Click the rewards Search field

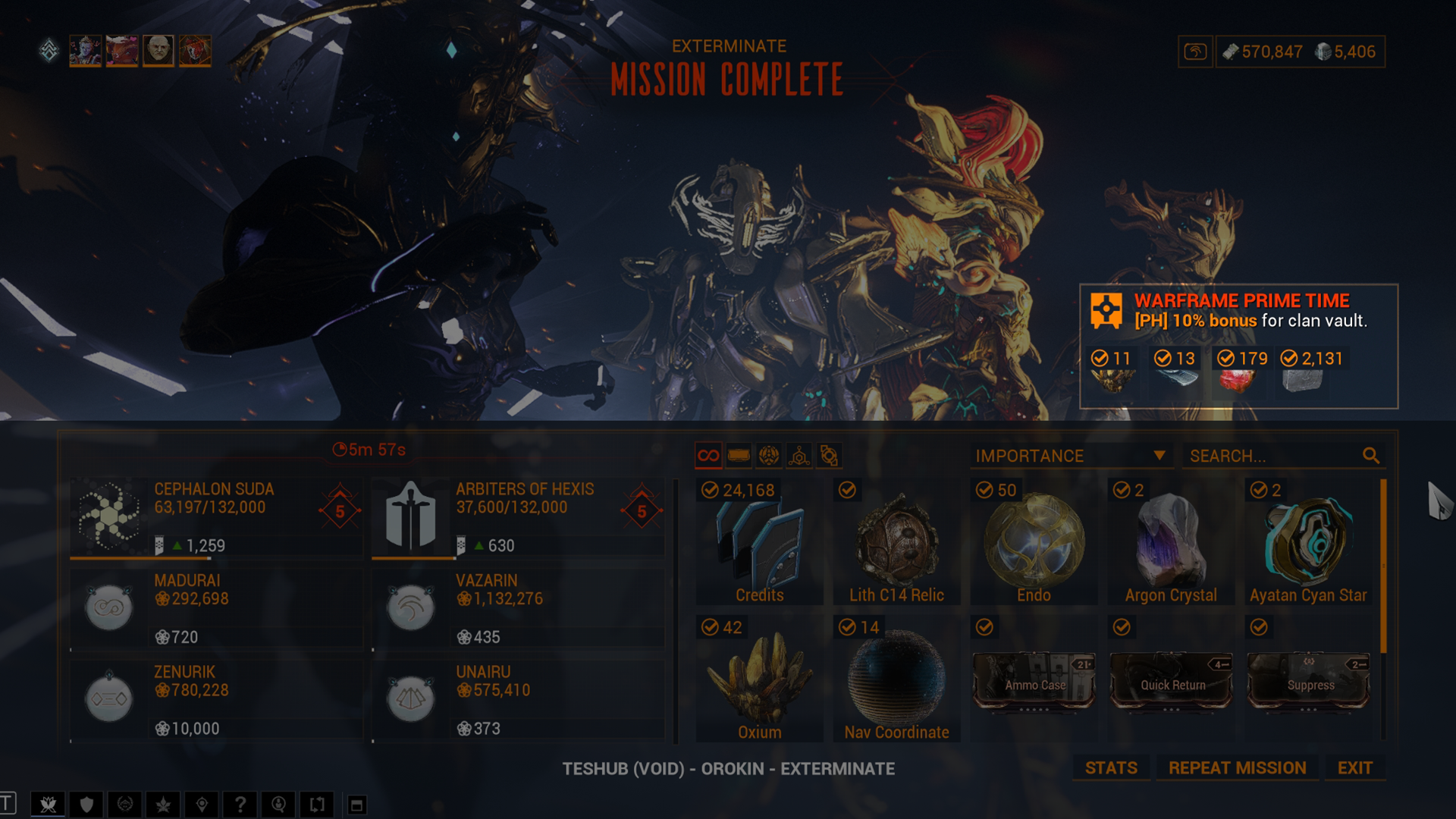(x=1274, y=456)
